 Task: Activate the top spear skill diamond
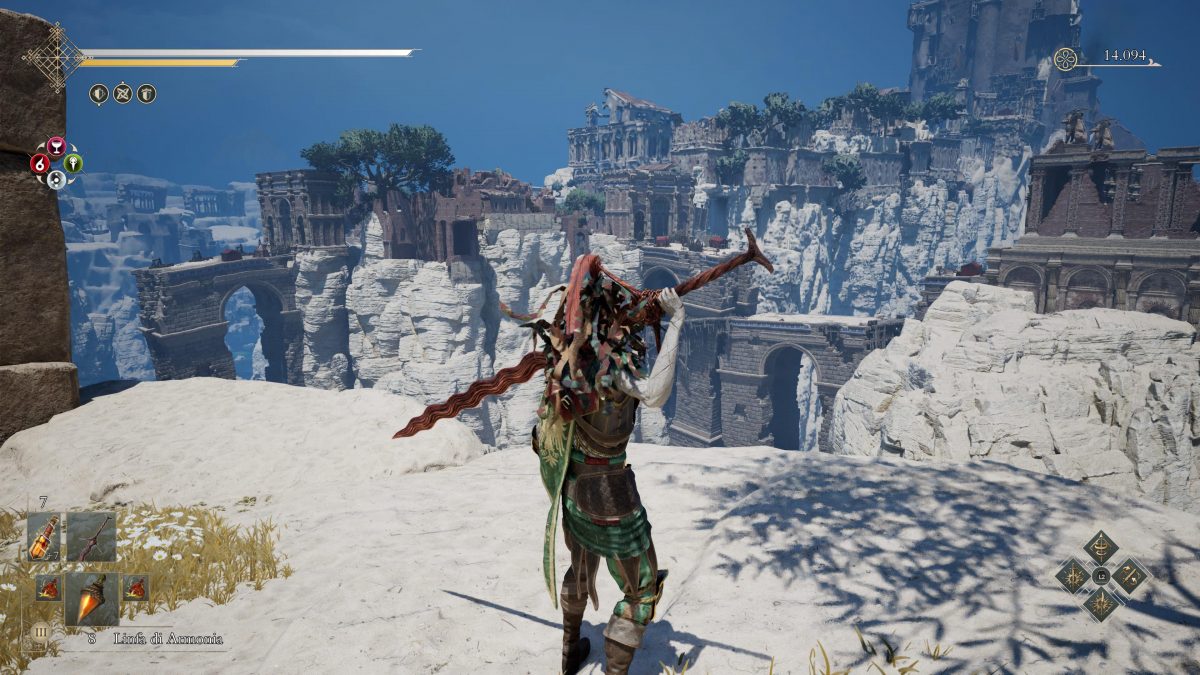point(1101,546)
